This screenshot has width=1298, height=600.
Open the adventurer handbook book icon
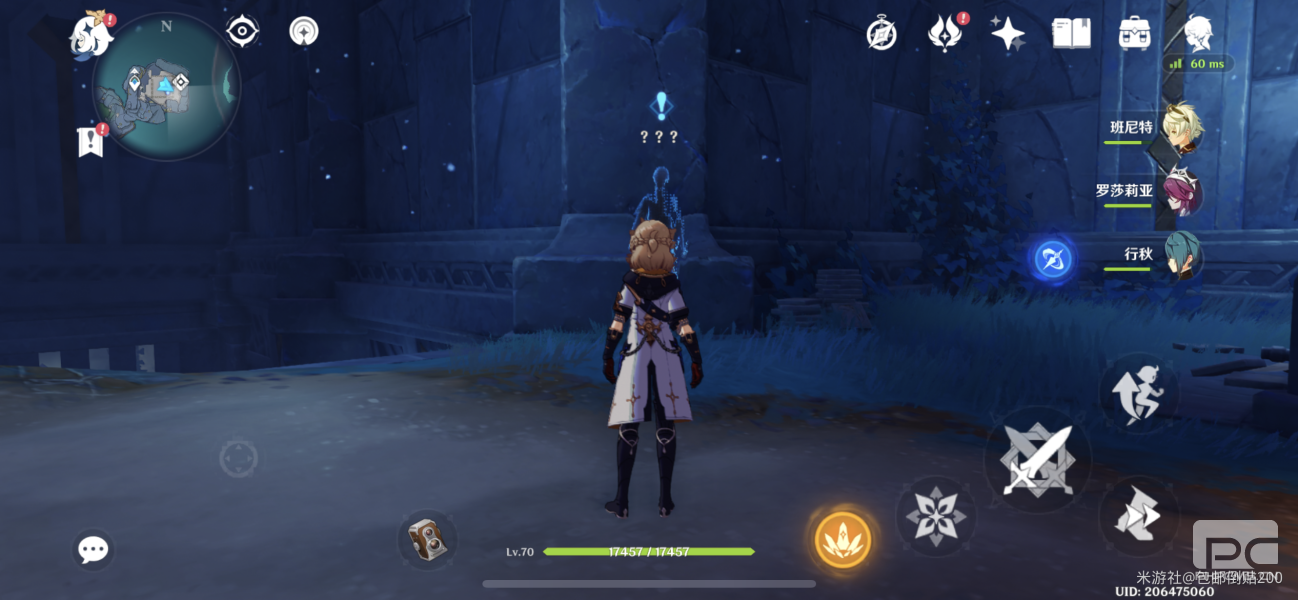click(x=1071, y=34)
